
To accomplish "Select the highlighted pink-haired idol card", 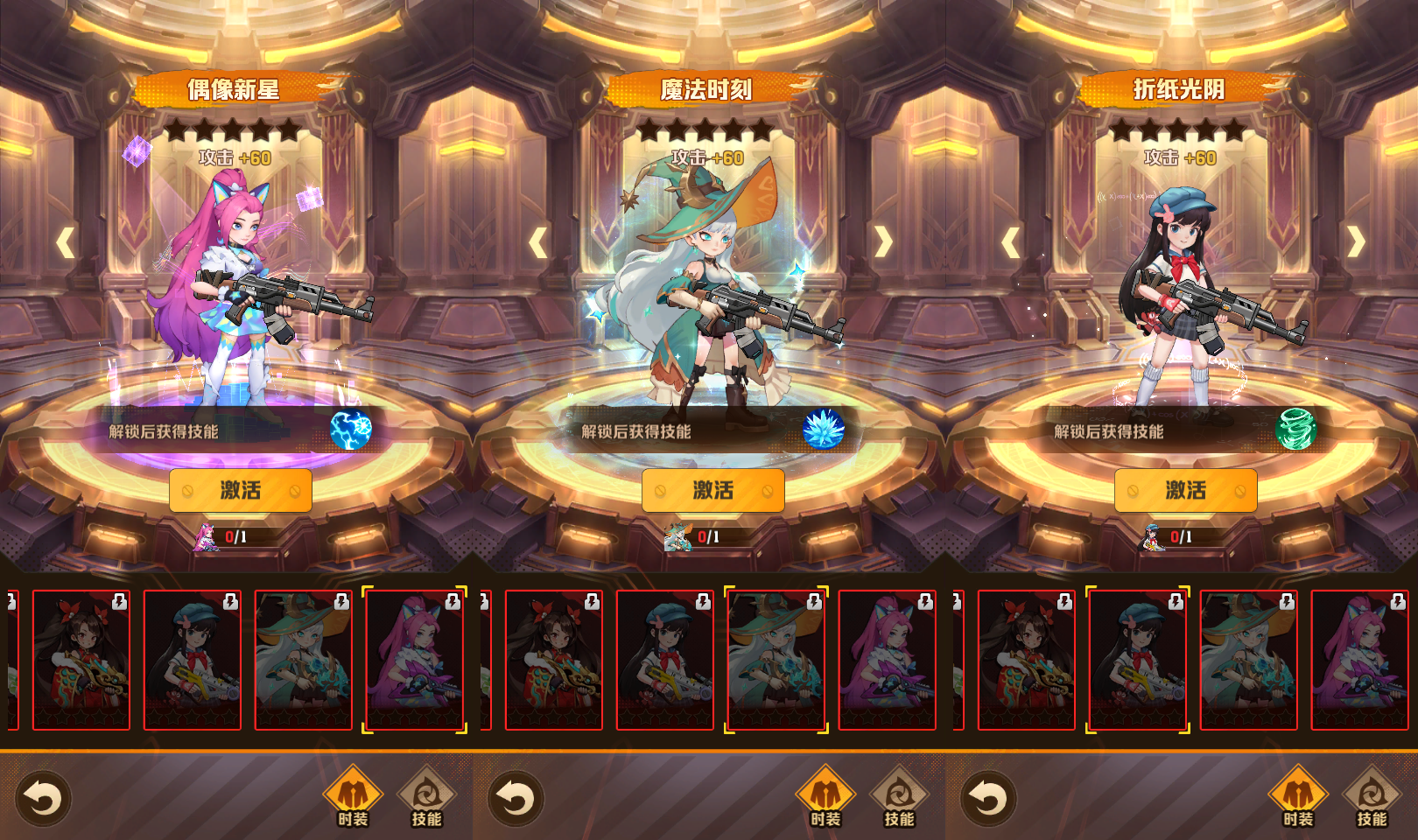I will pos(414,660).
